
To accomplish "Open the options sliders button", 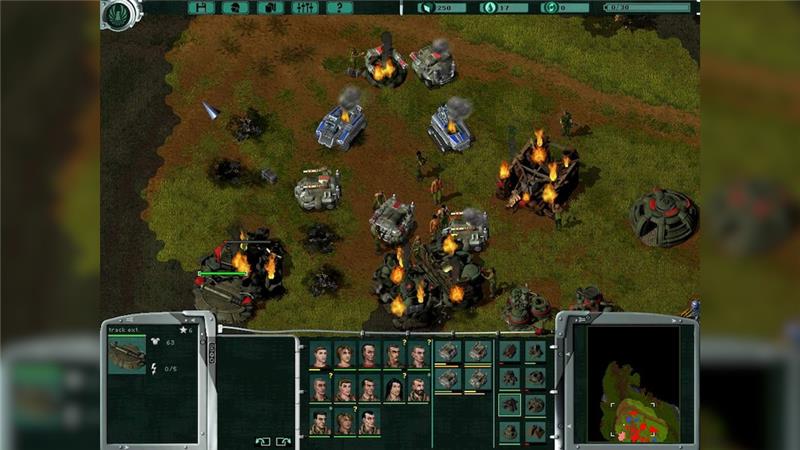I will tap(305, 8).
